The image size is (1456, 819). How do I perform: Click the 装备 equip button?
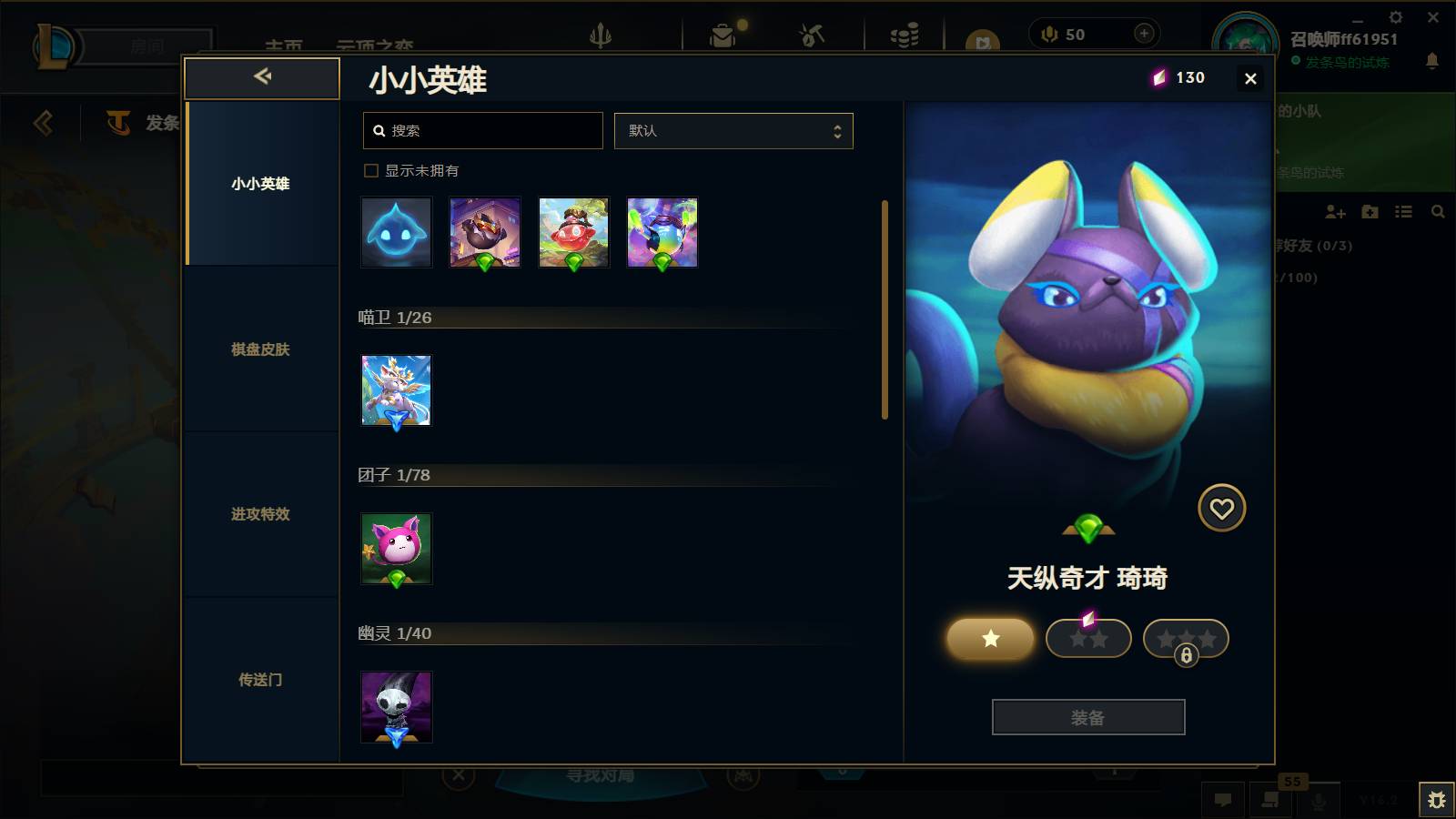1088,717
